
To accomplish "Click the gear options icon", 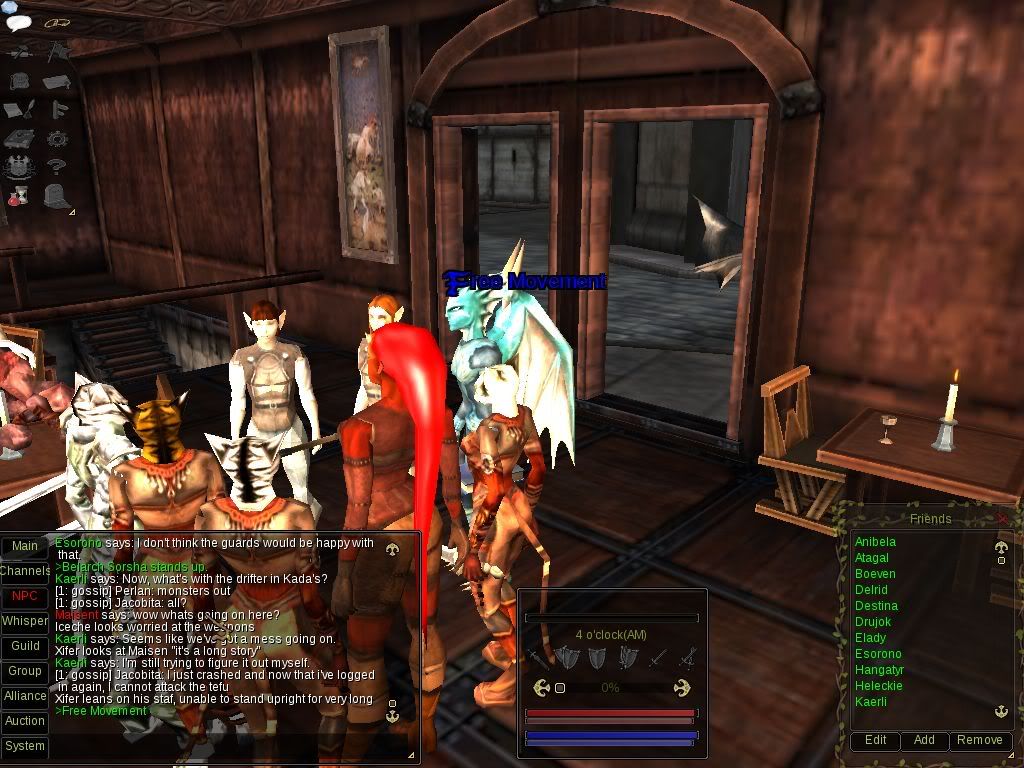I will 57,138.
